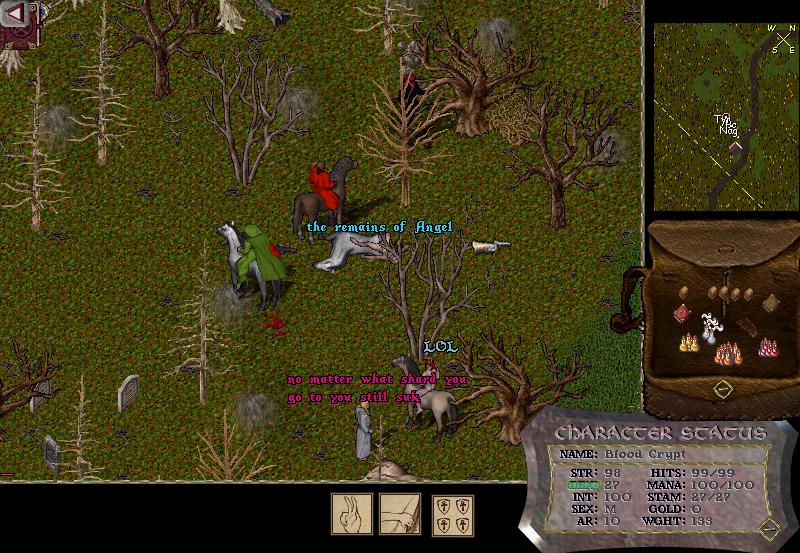Activate the arm and hand skill icon
This screenshot has width=800, height=553.
point(399,513)
